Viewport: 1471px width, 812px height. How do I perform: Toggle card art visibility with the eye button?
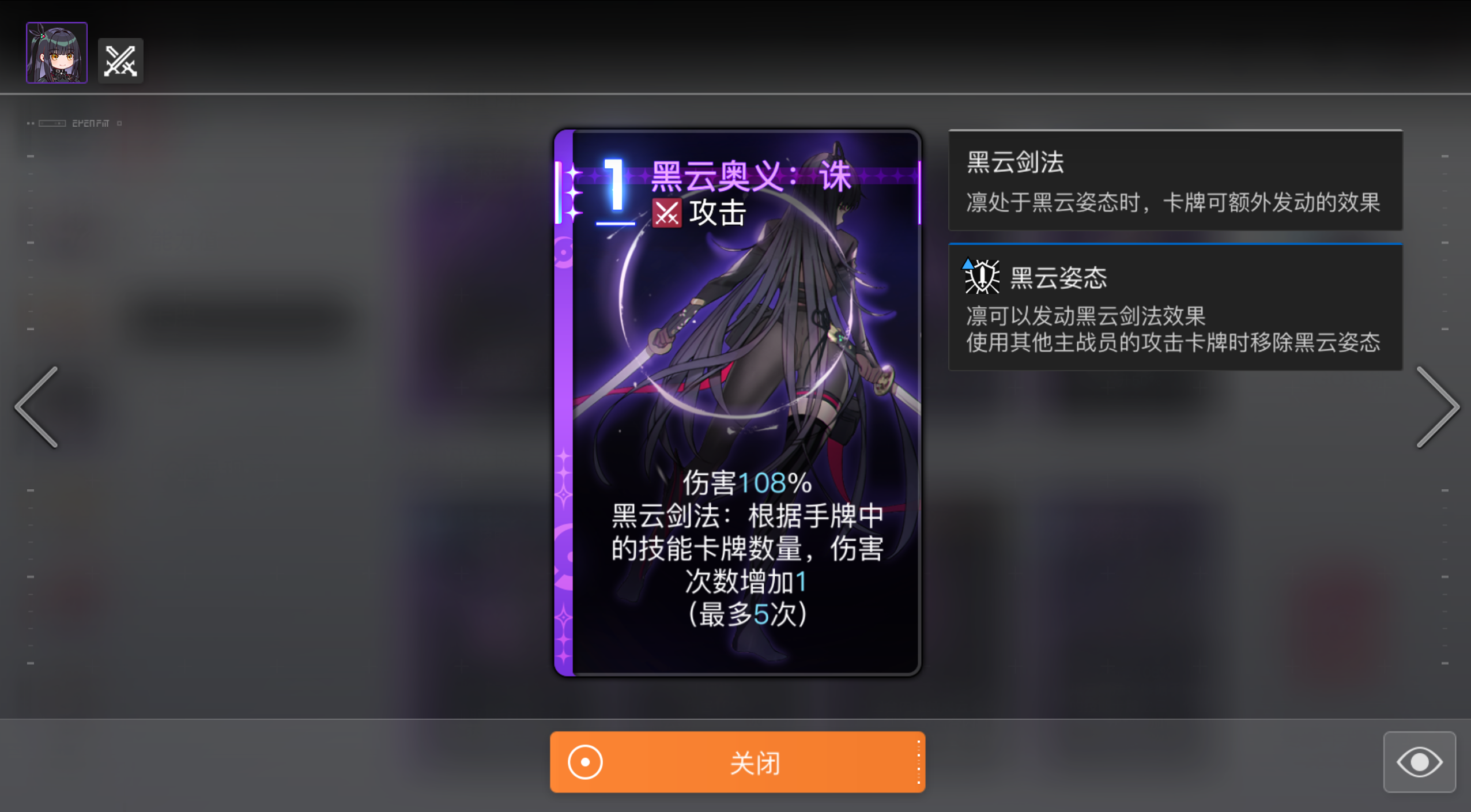pos(1419,761)
